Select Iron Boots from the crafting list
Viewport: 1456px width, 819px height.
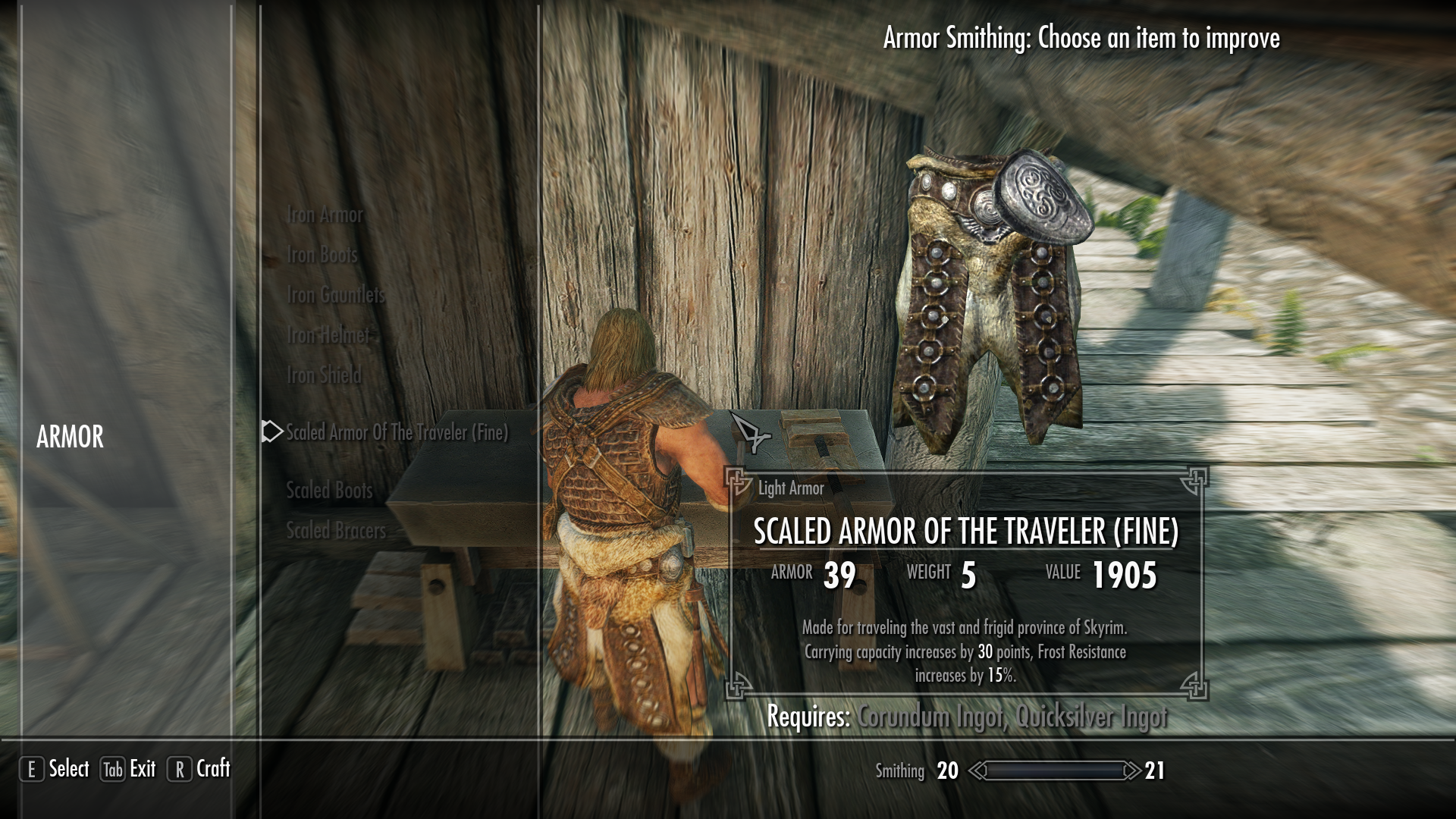point(321,255)
